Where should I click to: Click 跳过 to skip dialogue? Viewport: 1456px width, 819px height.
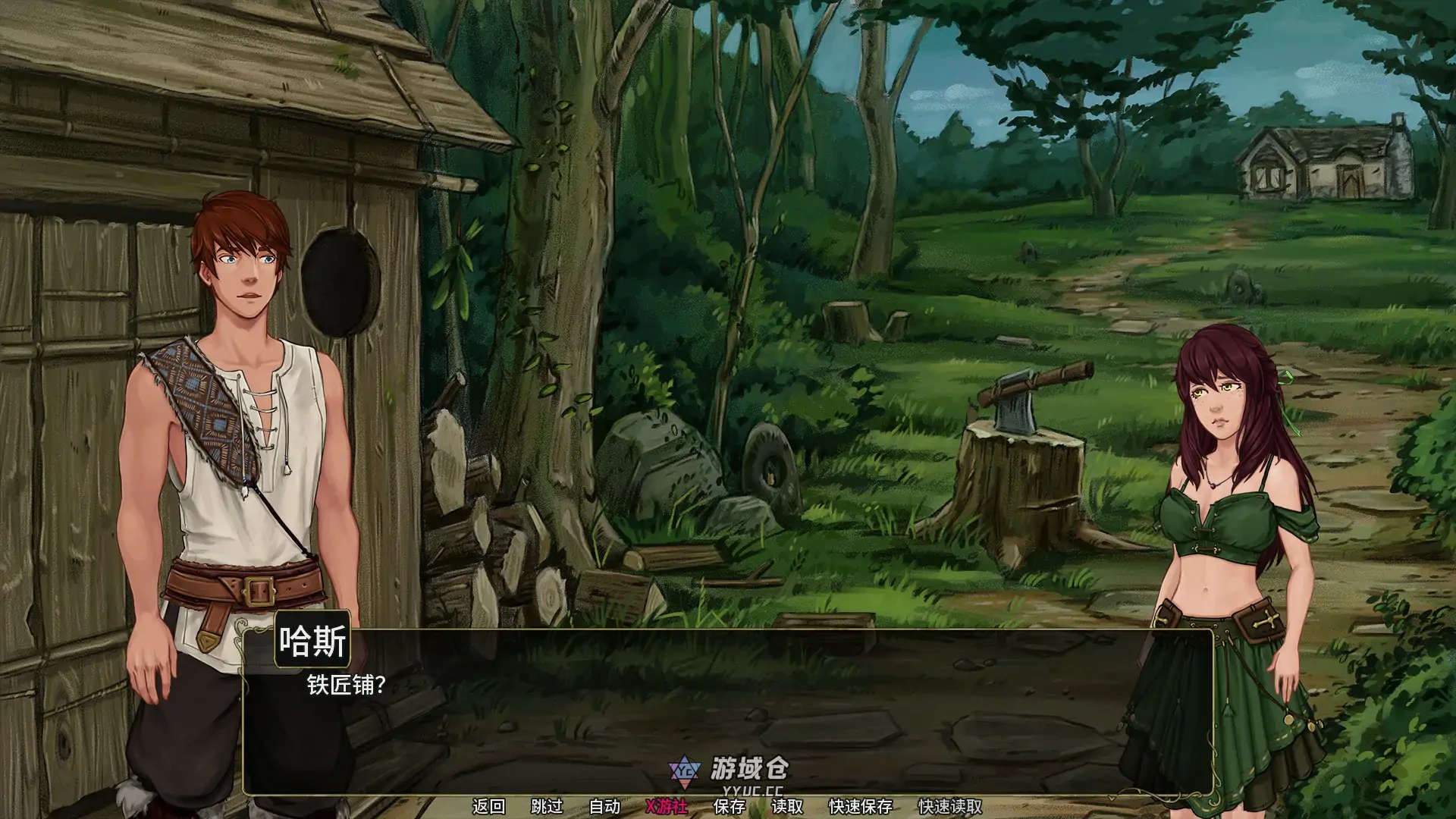[x=544, y=806]
